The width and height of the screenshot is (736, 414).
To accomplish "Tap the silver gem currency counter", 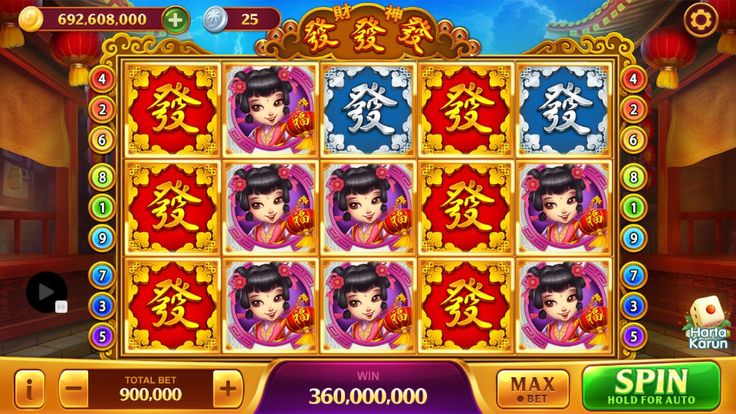I will click(238, 19).
